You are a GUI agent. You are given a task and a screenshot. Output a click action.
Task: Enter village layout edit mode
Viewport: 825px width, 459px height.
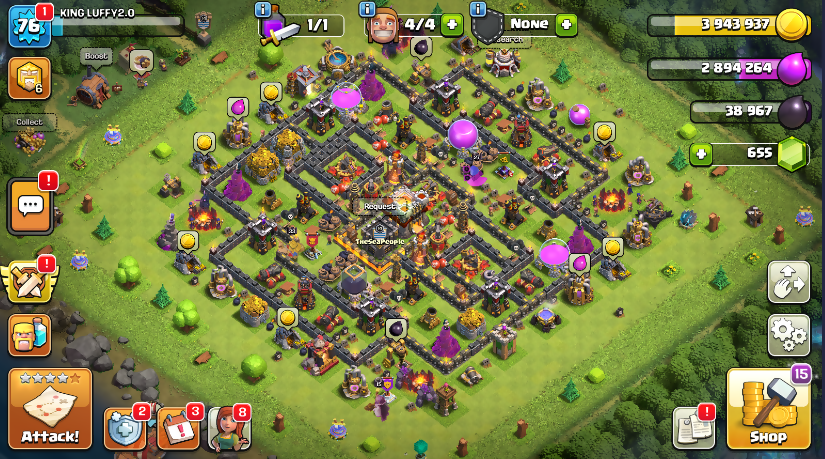788,282
